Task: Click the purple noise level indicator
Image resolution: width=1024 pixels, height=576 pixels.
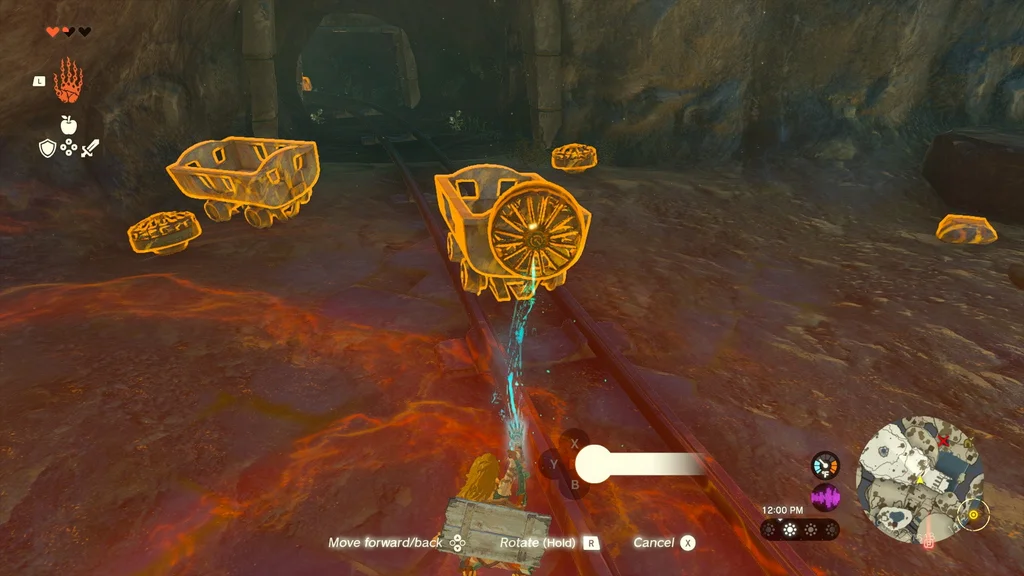Action: [825, 497]
